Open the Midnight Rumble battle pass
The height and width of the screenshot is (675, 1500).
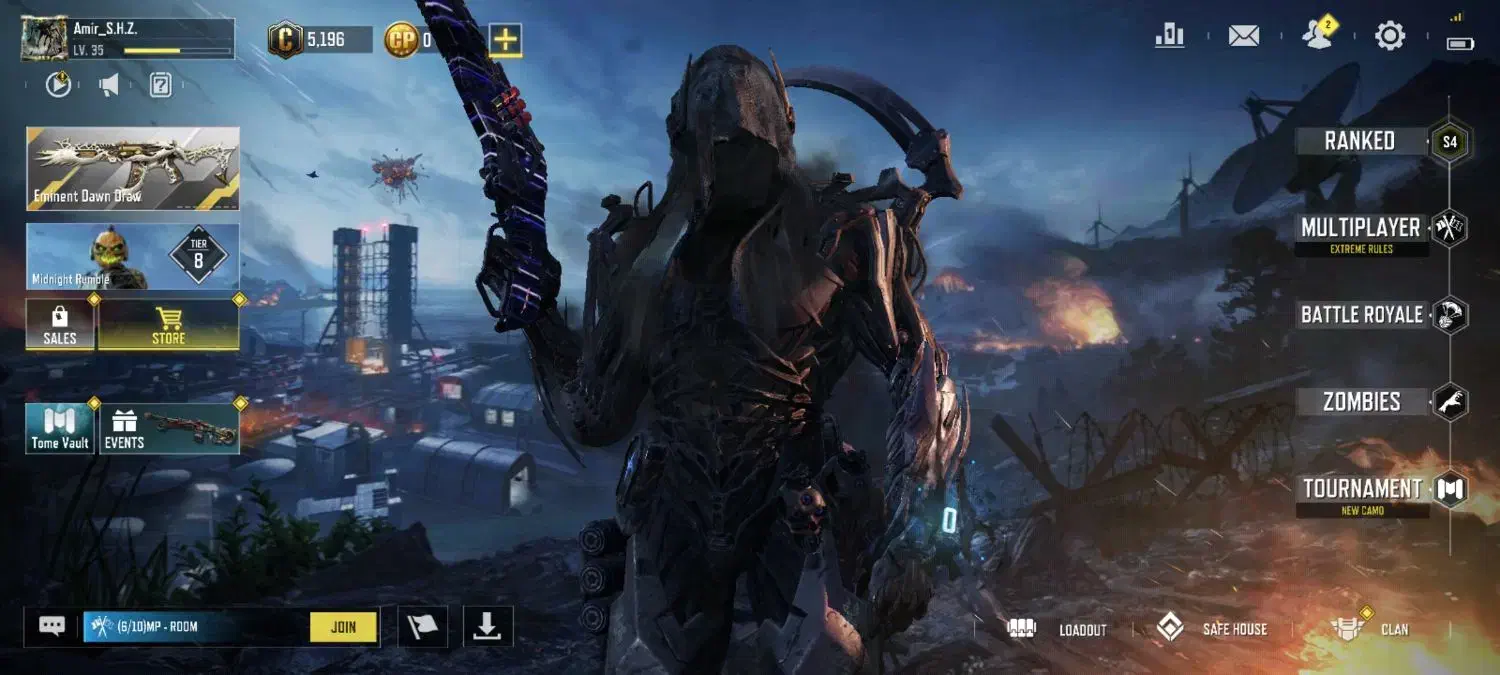(x=133, y=257)
